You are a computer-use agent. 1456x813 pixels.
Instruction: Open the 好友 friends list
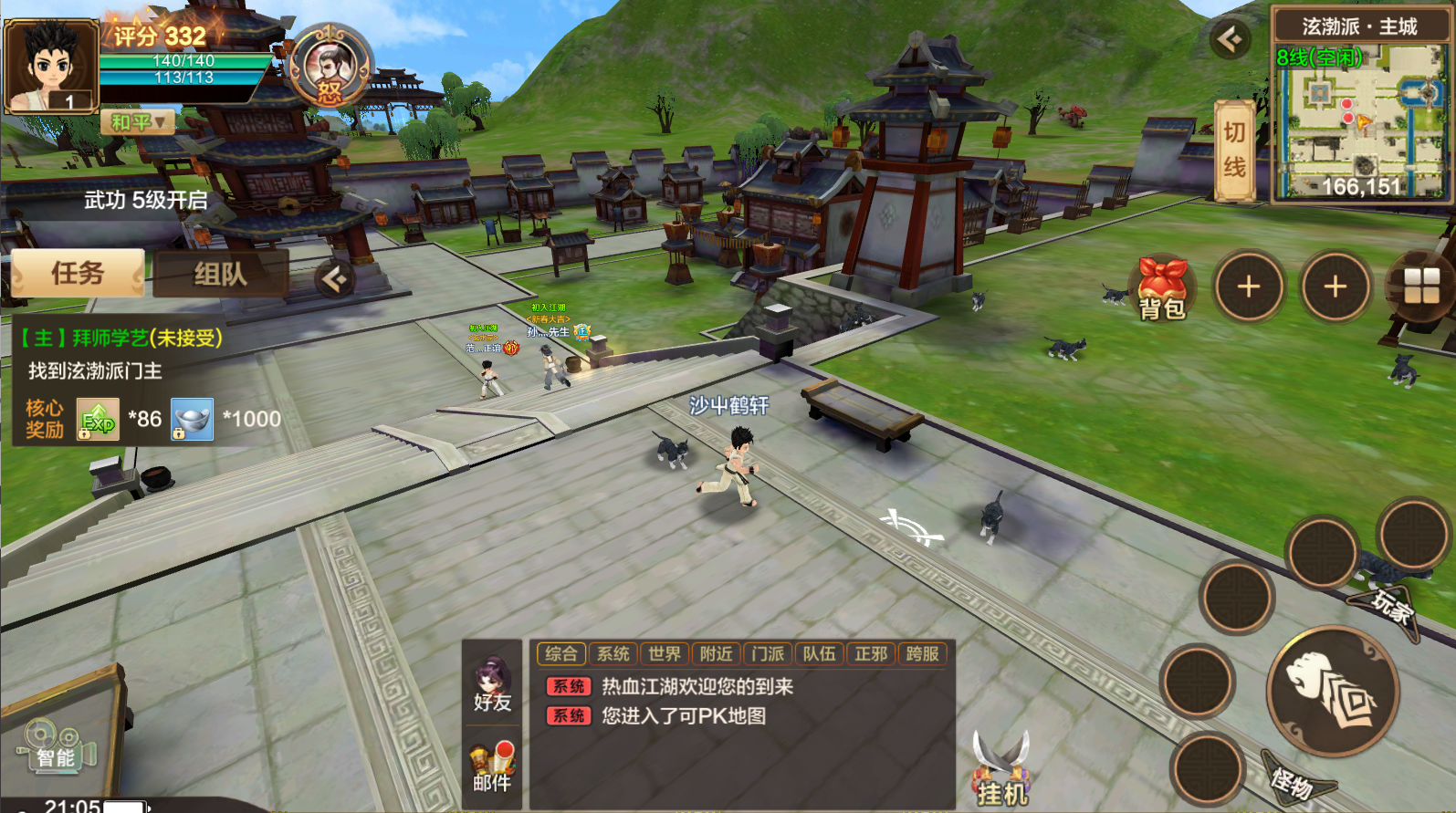pyautogui.click(x=492, y=685)
